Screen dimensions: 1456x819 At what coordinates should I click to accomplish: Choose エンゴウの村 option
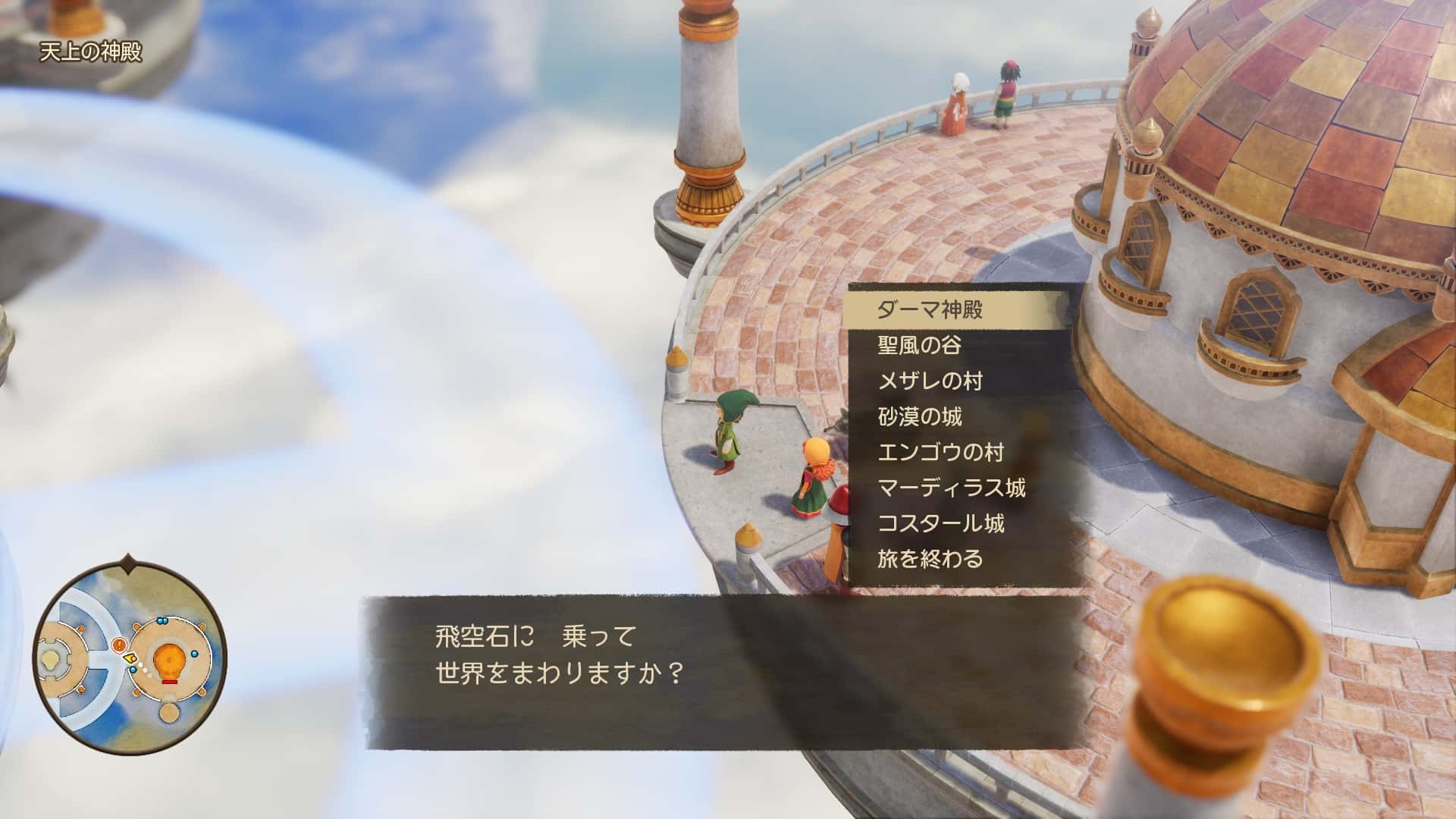pyautogui.click(x=940, y=452)
